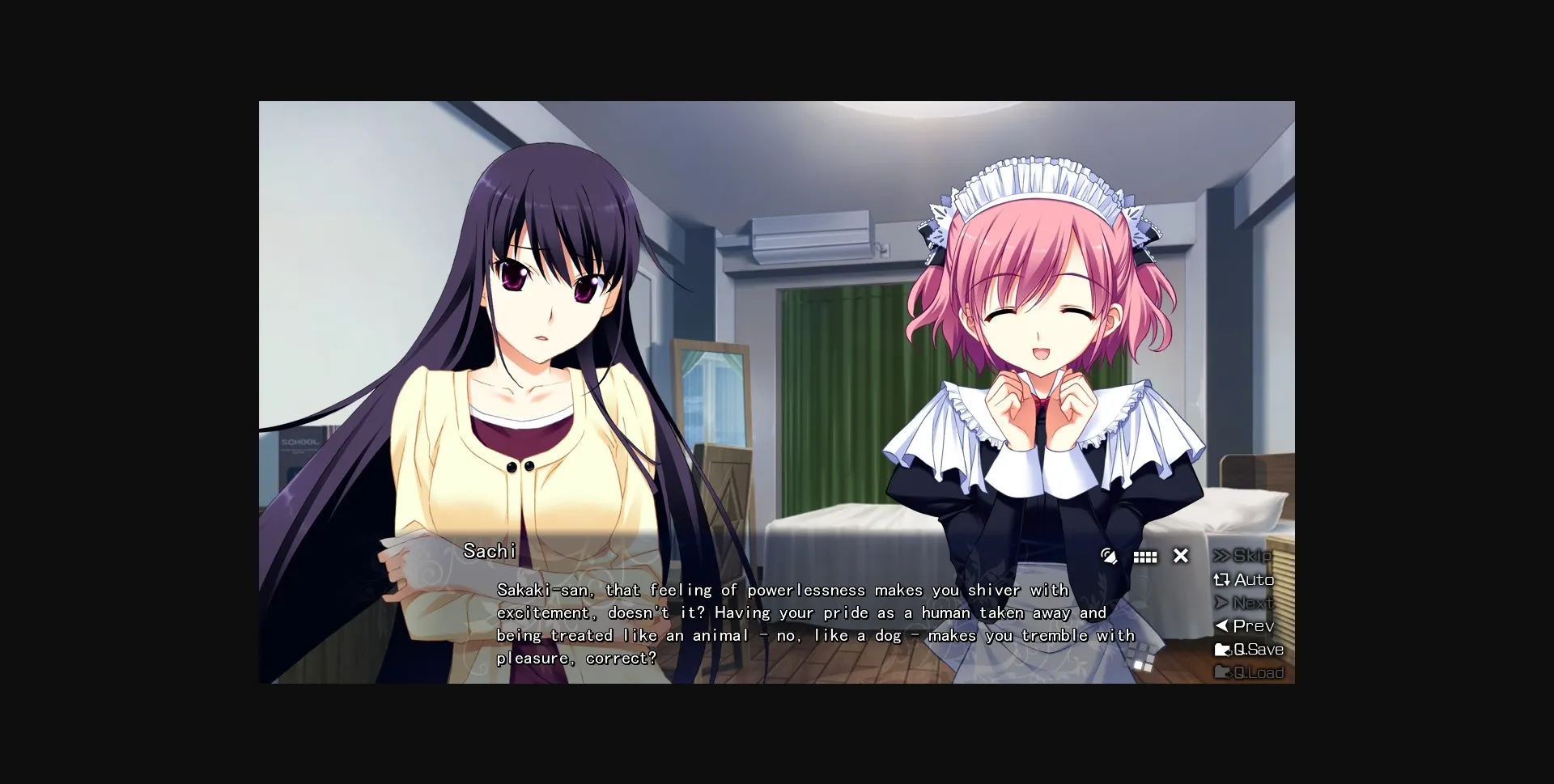This screenshot has height=784, width=1554.
Task: Enable Skip mode
Action: pos(1250,557)
